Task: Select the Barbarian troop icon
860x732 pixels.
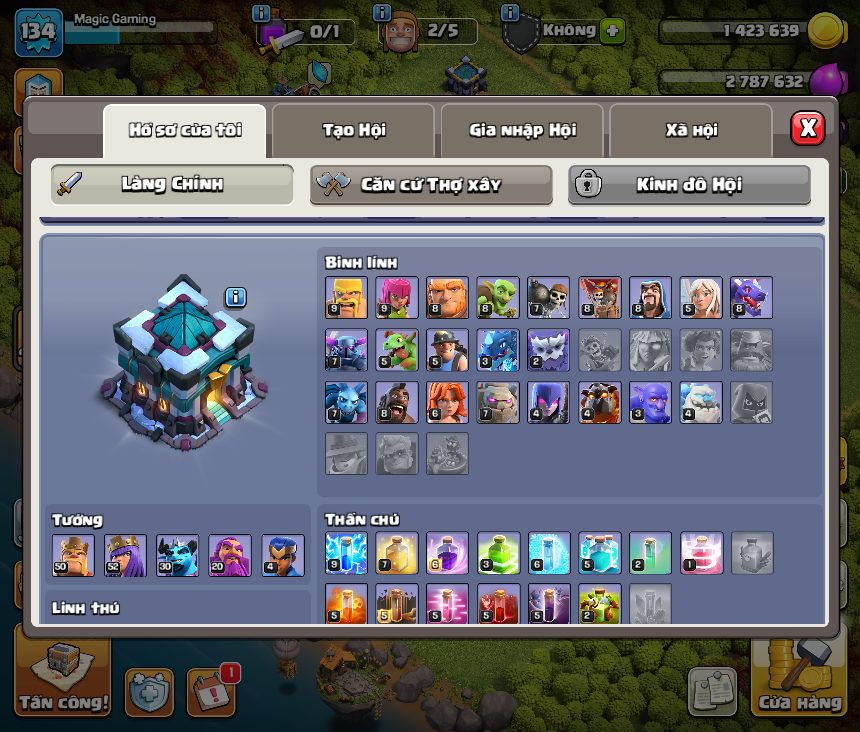Action: pos(346,298)
